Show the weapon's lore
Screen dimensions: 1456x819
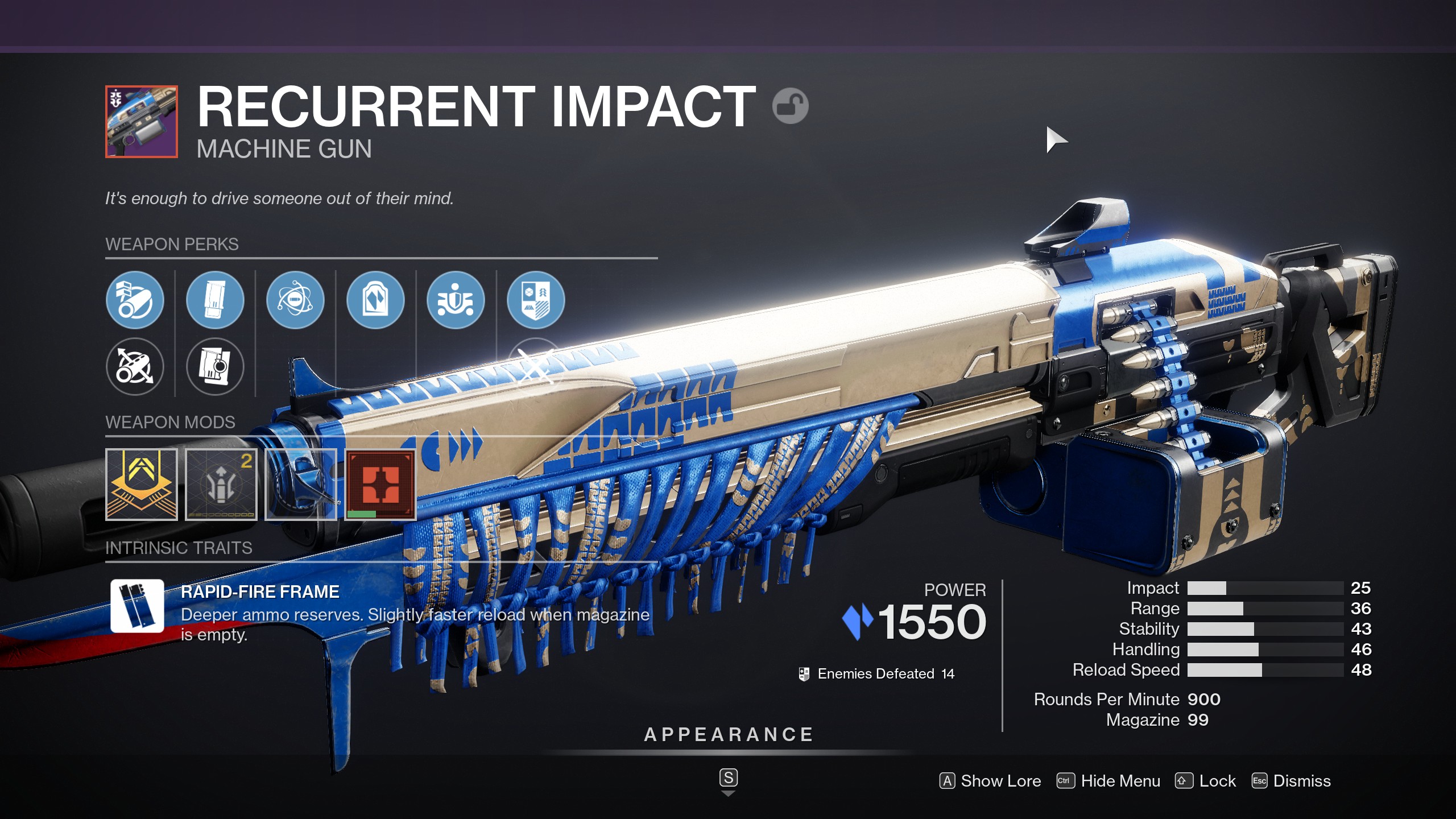[x=990, y=781]
